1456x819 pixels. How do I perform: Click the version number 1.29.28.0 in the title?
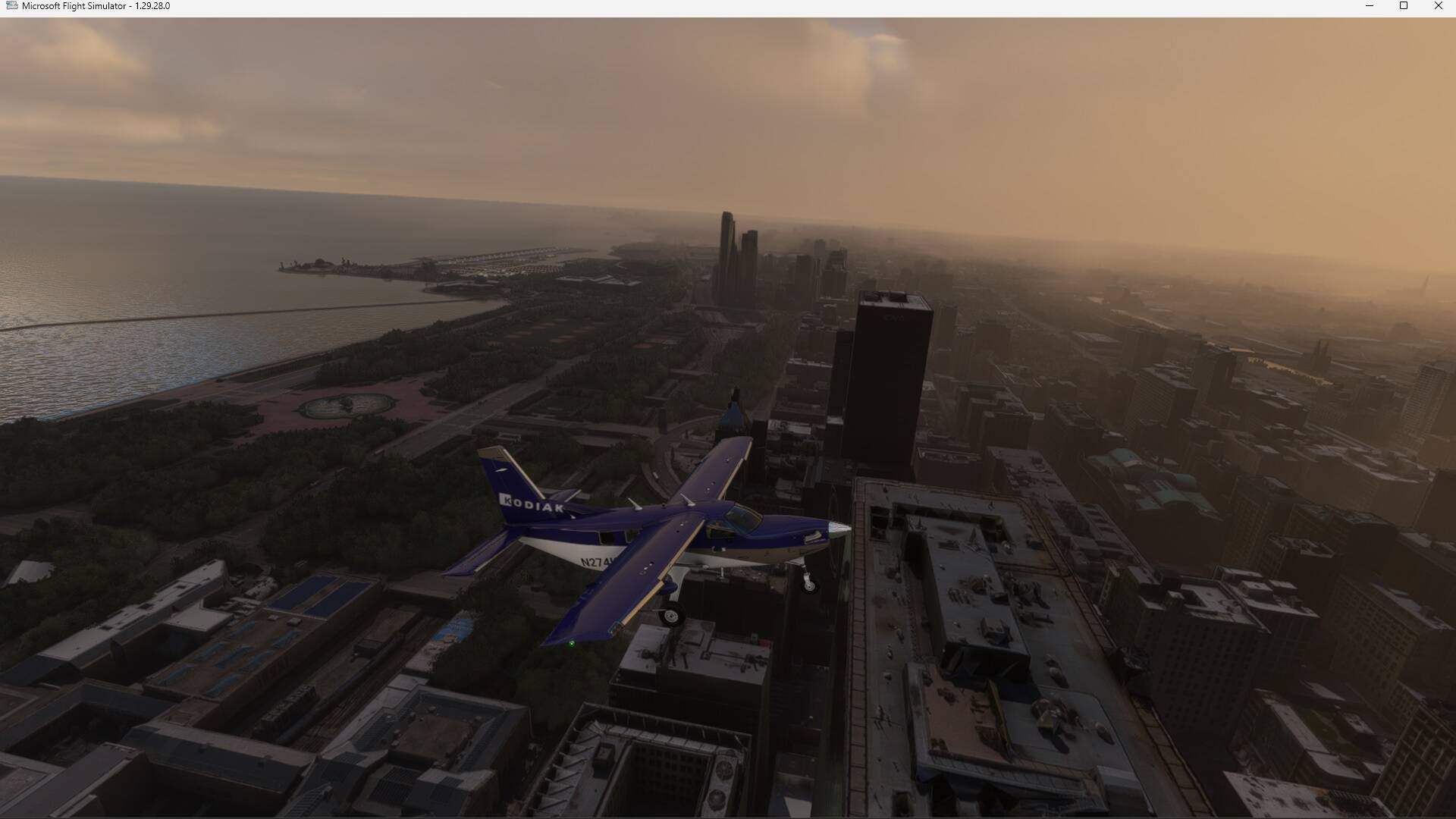151,5
